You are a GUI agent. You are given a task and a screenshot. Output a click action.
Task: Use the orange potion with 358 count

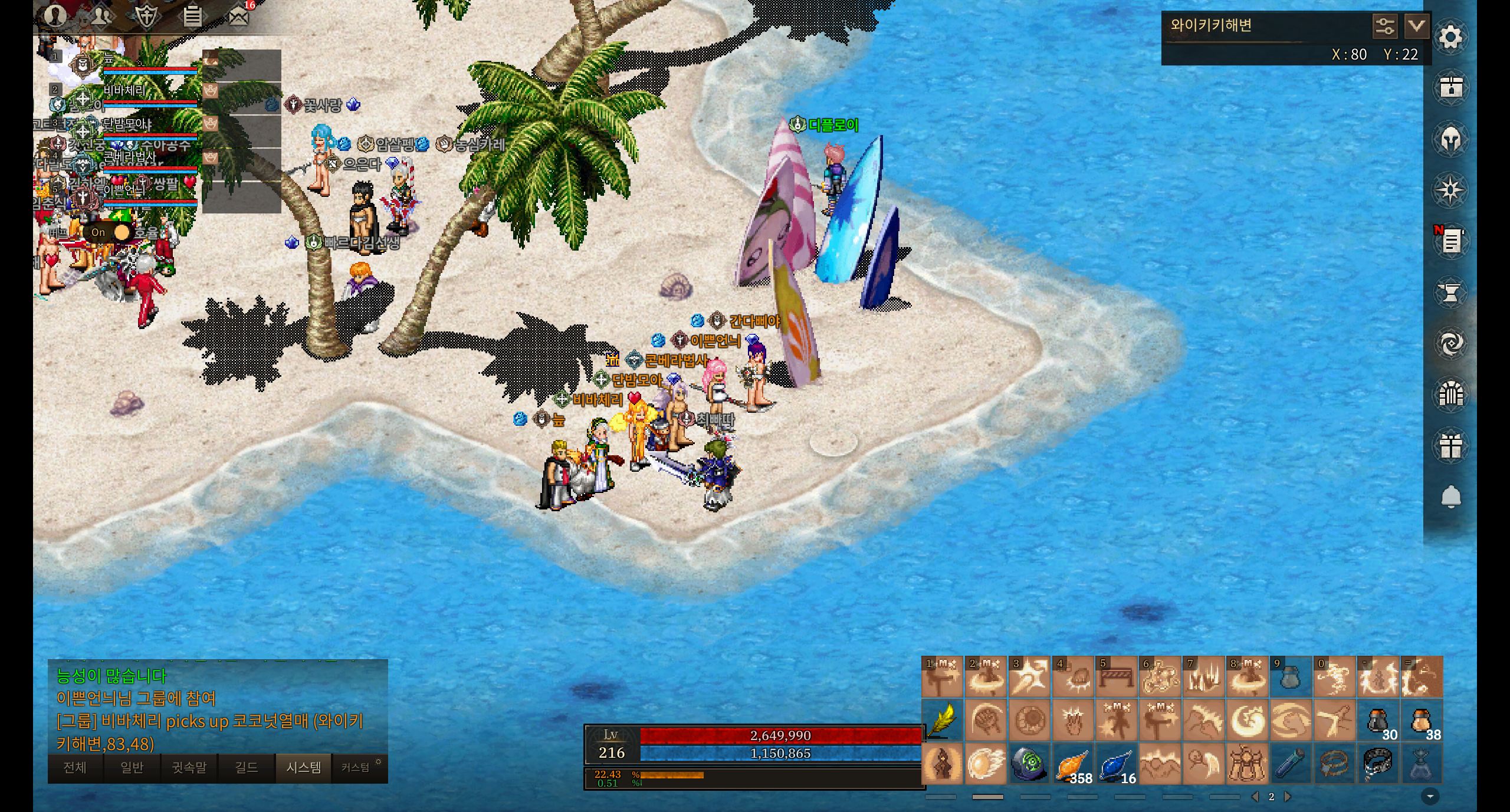click(1074, 764)
